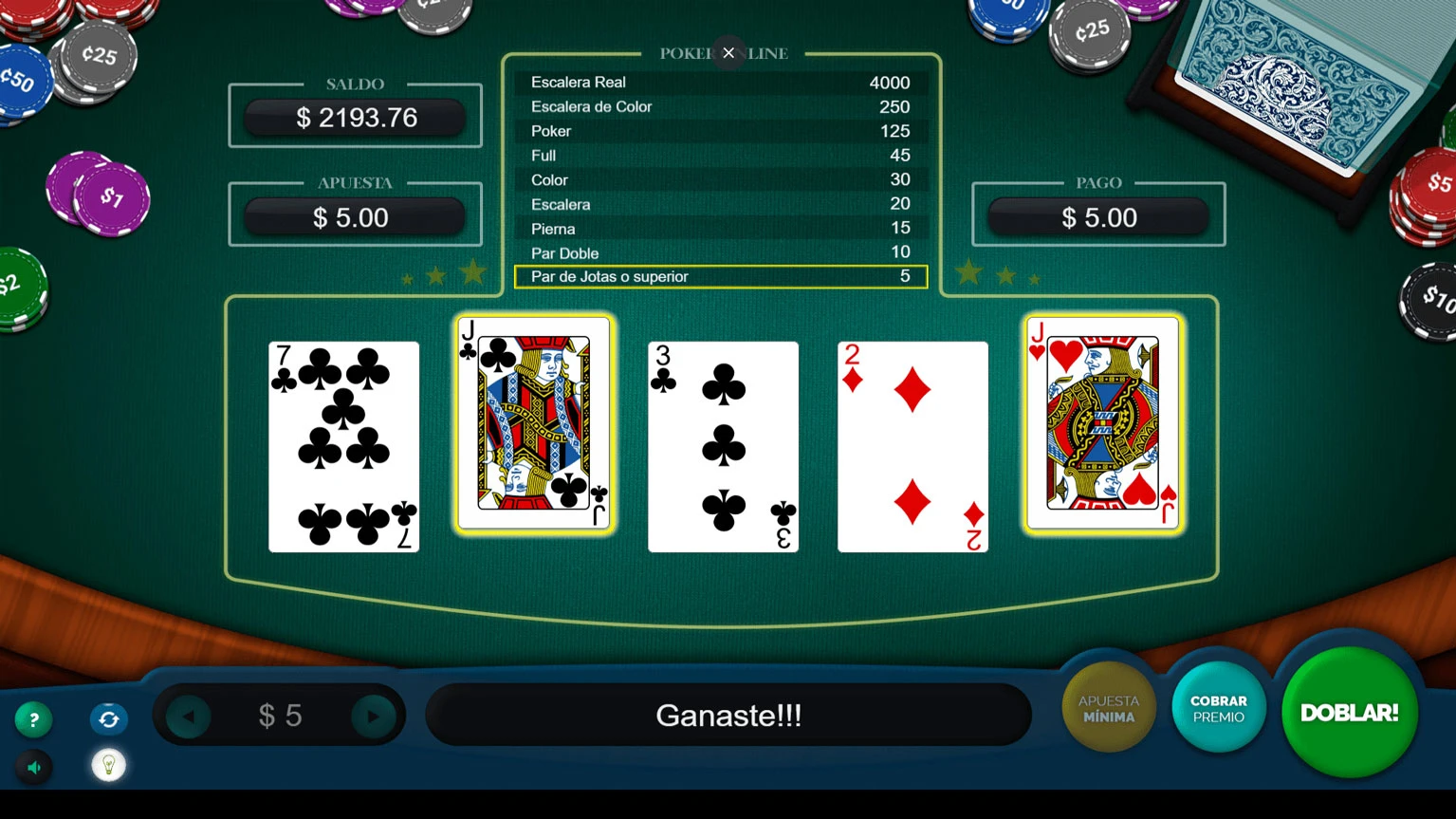This screenshot has width=1456, height=819.
Task: Increase the bet with the right arrow
Action: tap(374, 716)
